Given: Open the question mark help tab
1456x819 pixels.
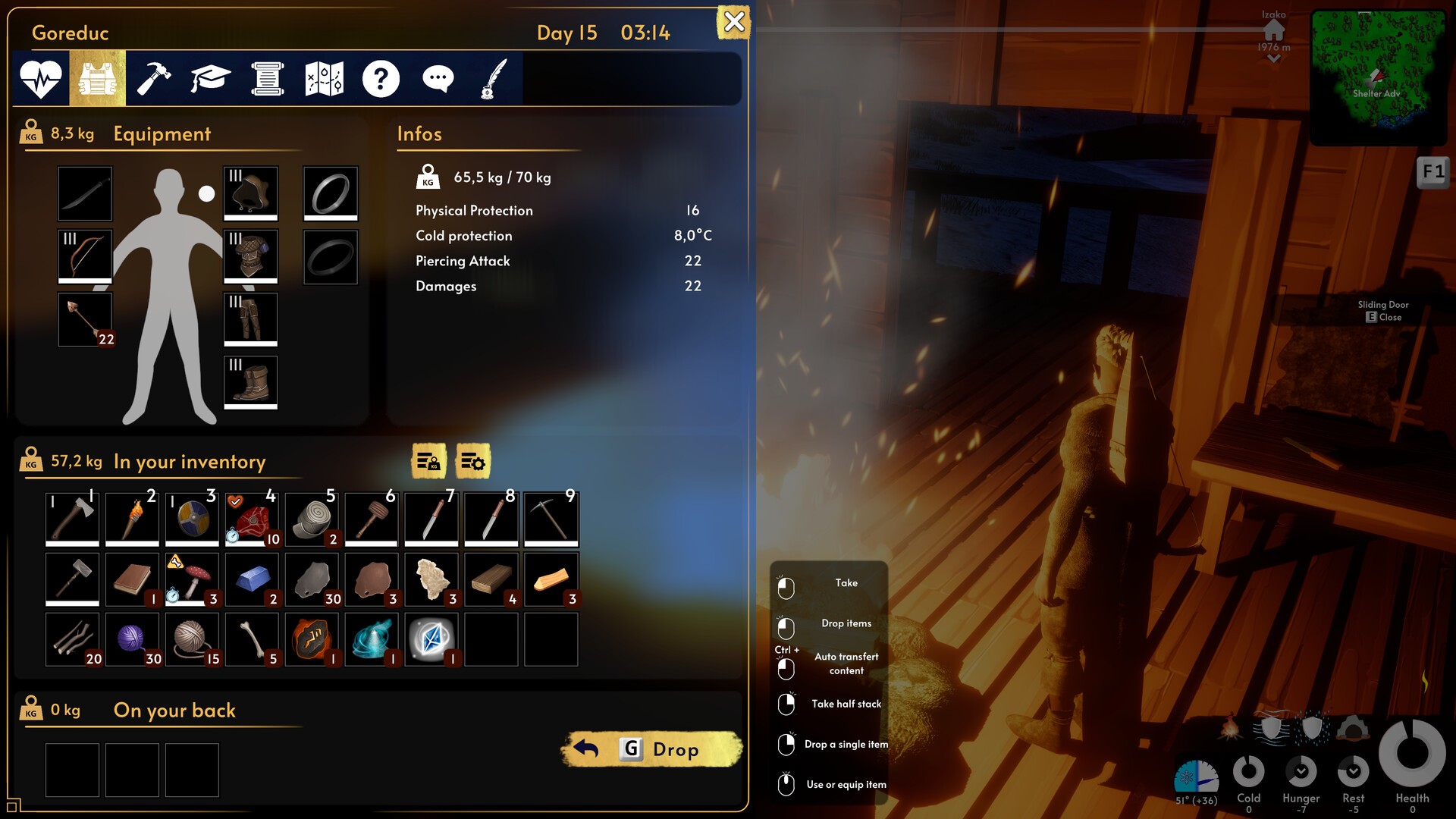Looking at the screenshot, I should tap(381, 78).
